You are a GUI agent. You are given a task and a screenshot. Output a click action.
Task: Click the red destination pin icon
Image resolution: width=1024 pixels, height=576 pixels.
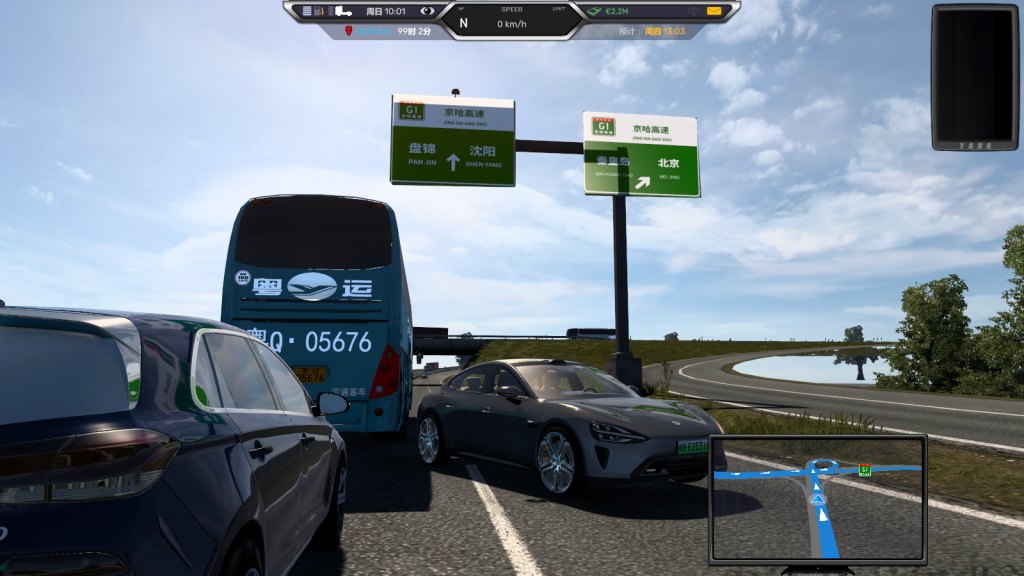point(349,31)
